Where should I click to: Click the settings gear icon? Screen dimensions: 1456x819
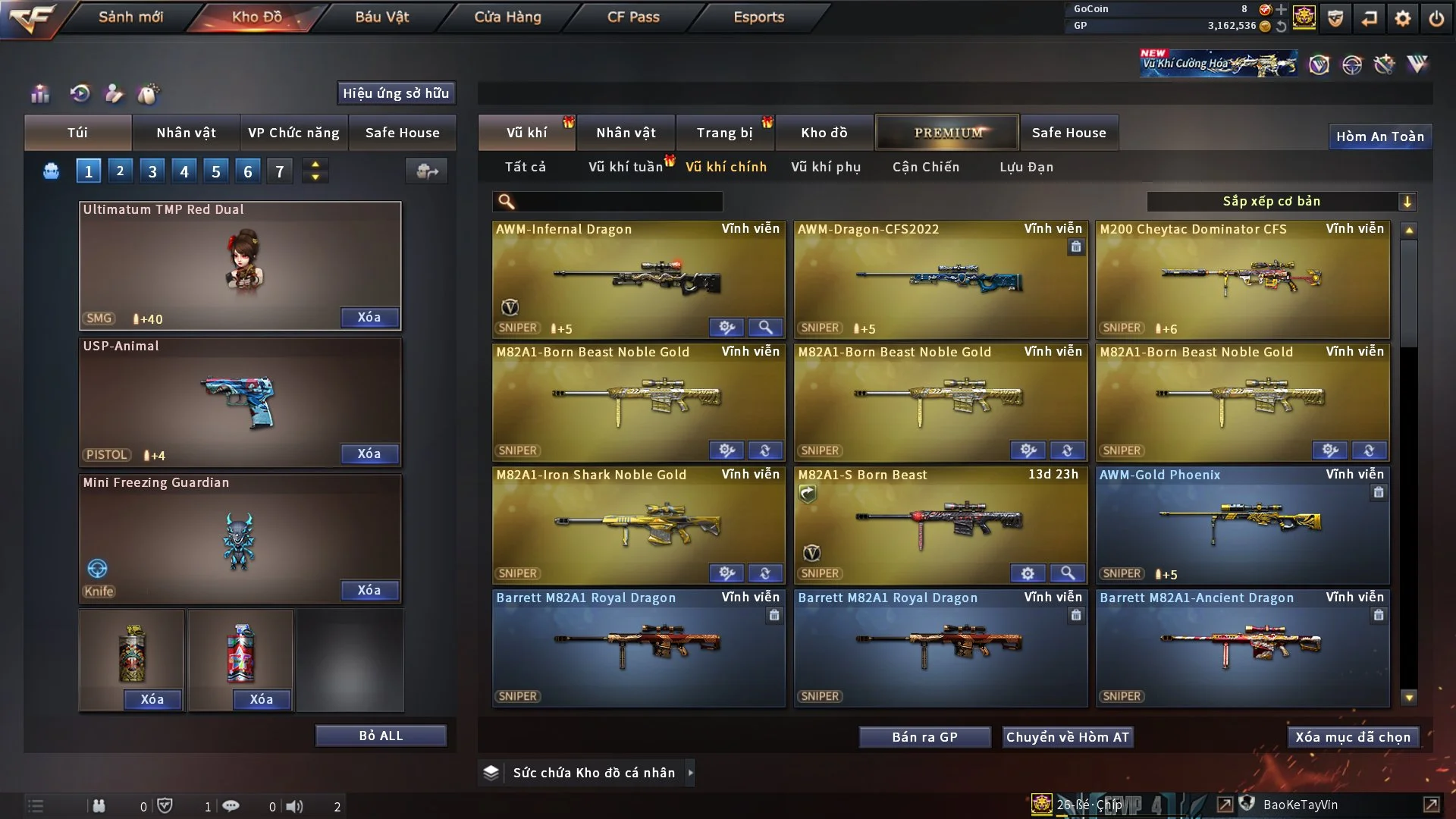coord(1402,18)
